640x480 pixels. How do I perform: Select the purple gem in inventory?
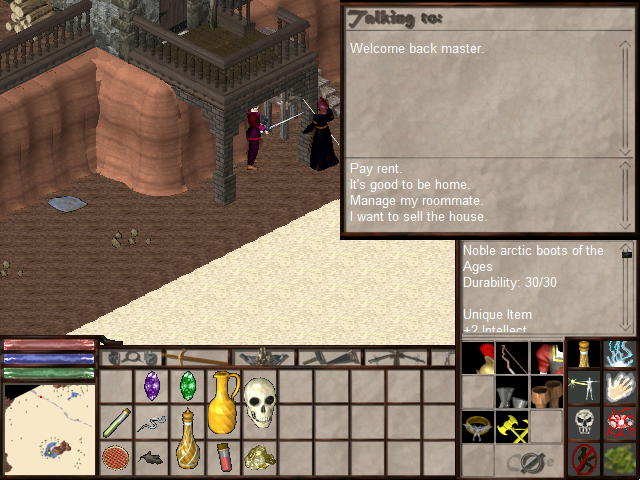coord(152,385)
